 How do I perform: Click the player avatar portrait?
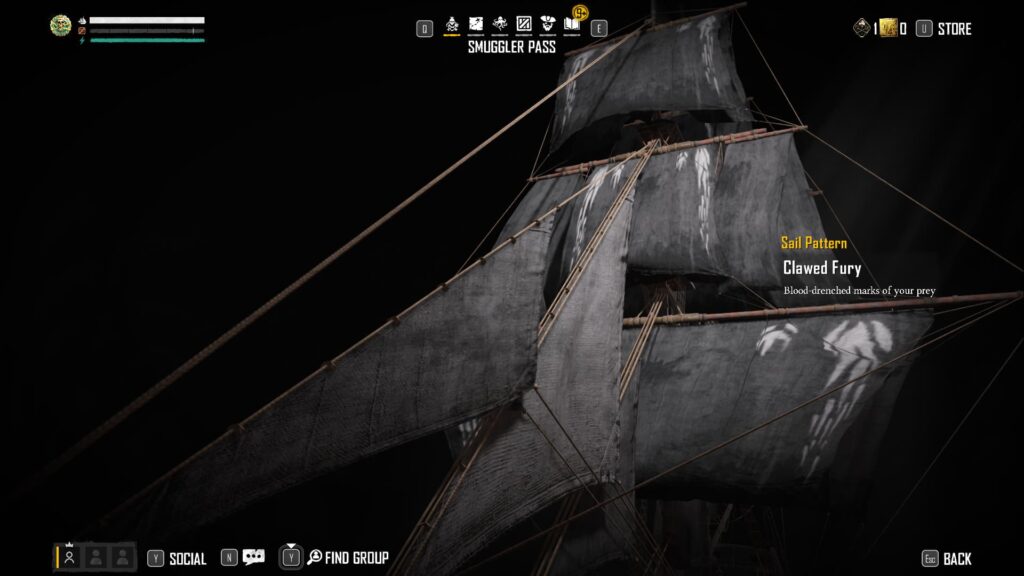click(x=61, y=26)
